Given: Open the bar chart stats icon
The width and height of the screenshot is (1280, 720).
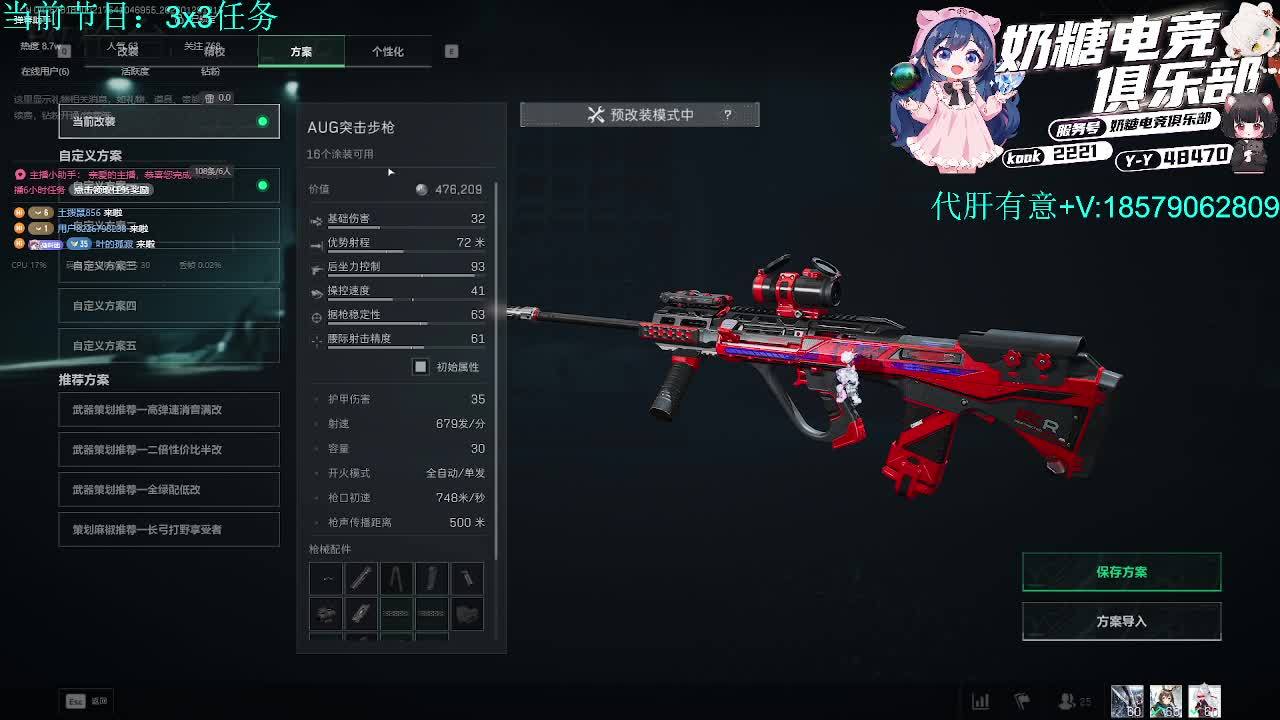Looking at the screenshot, I should (x=981, y=701).
